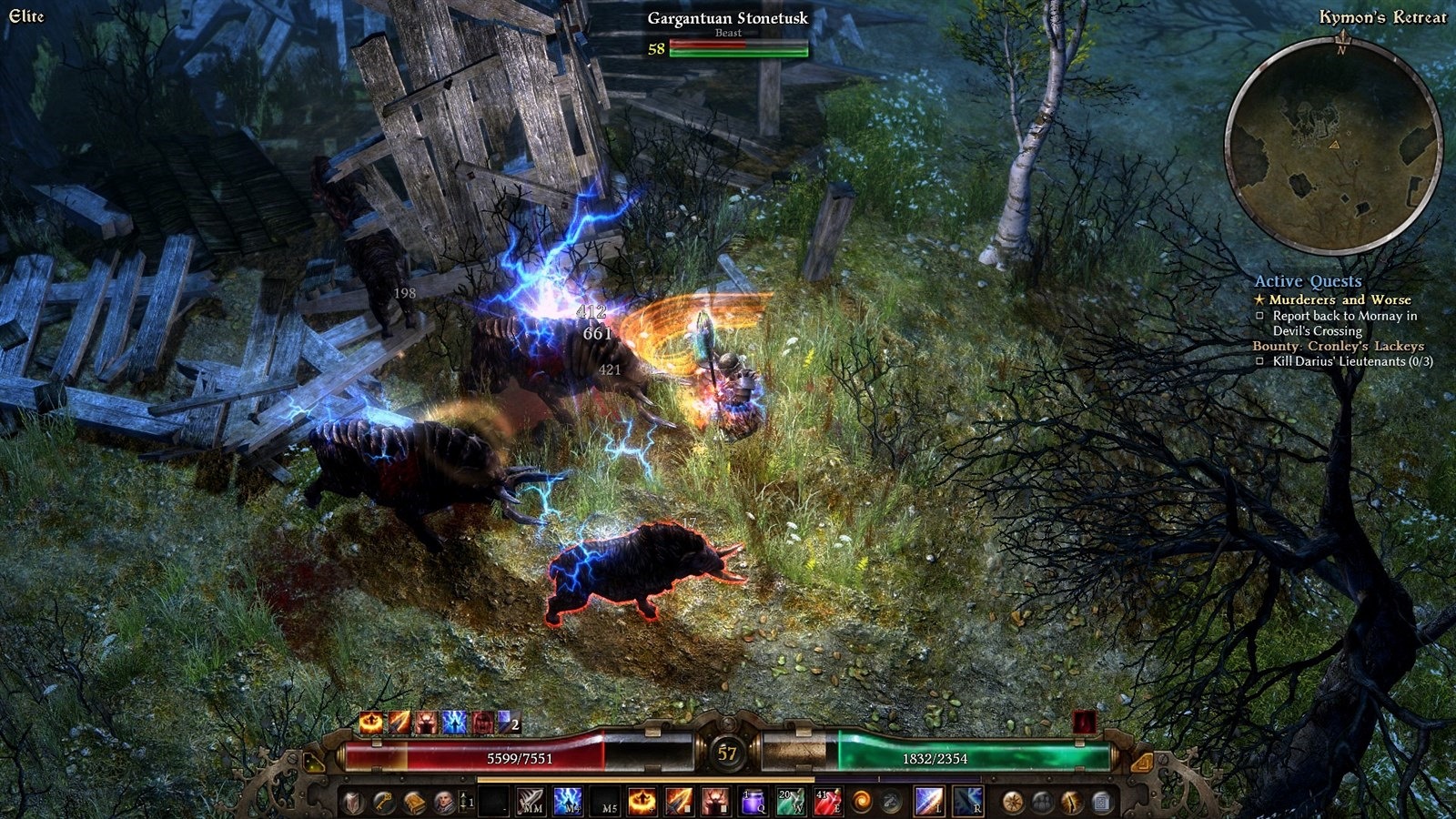
Task: Activate the horned demon skill slot
Action: [x=715, y=802]
